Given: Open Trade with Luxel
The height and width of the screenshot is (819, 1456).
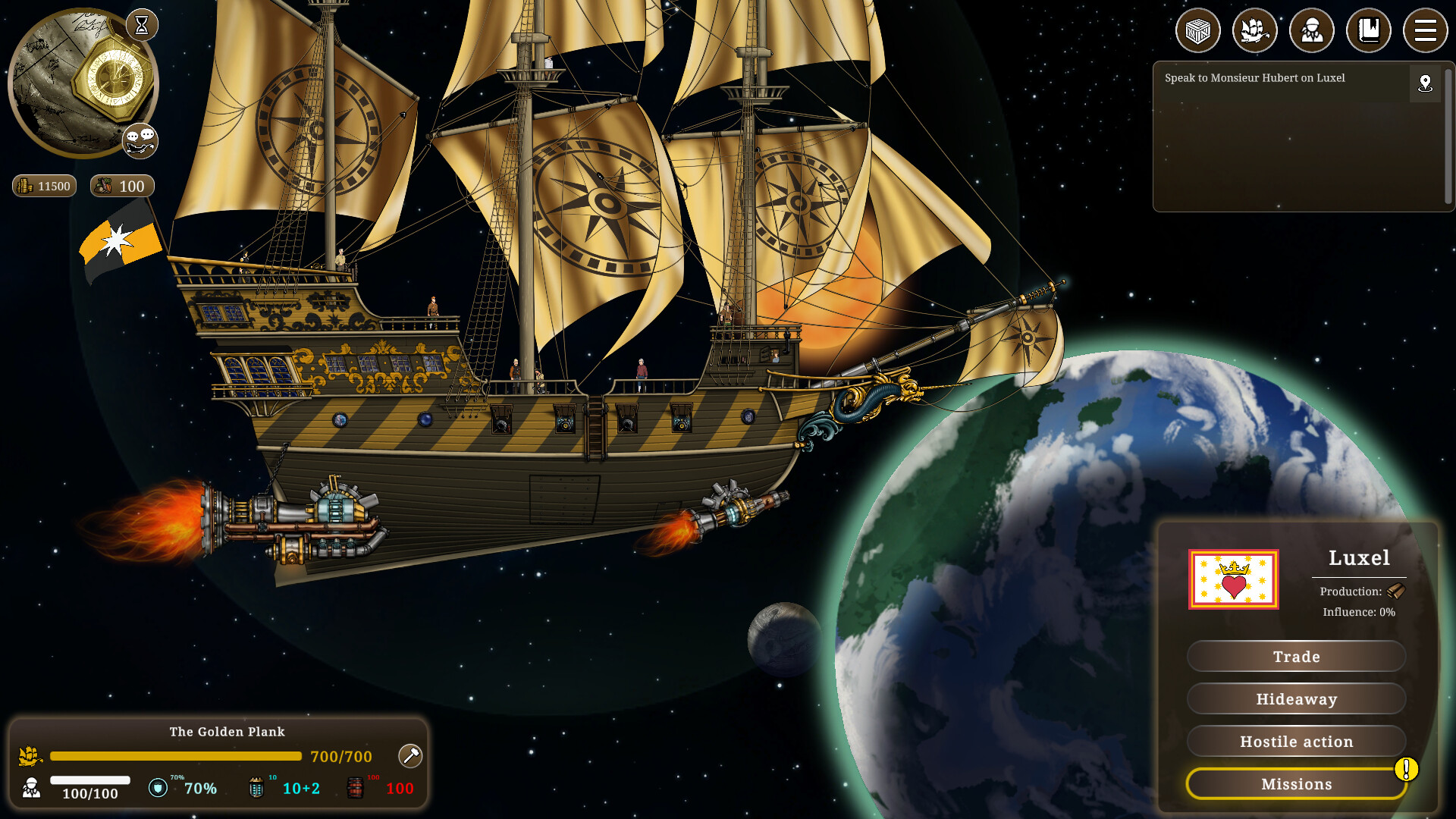Looking at the screenshot, I should click(1297, 657).
